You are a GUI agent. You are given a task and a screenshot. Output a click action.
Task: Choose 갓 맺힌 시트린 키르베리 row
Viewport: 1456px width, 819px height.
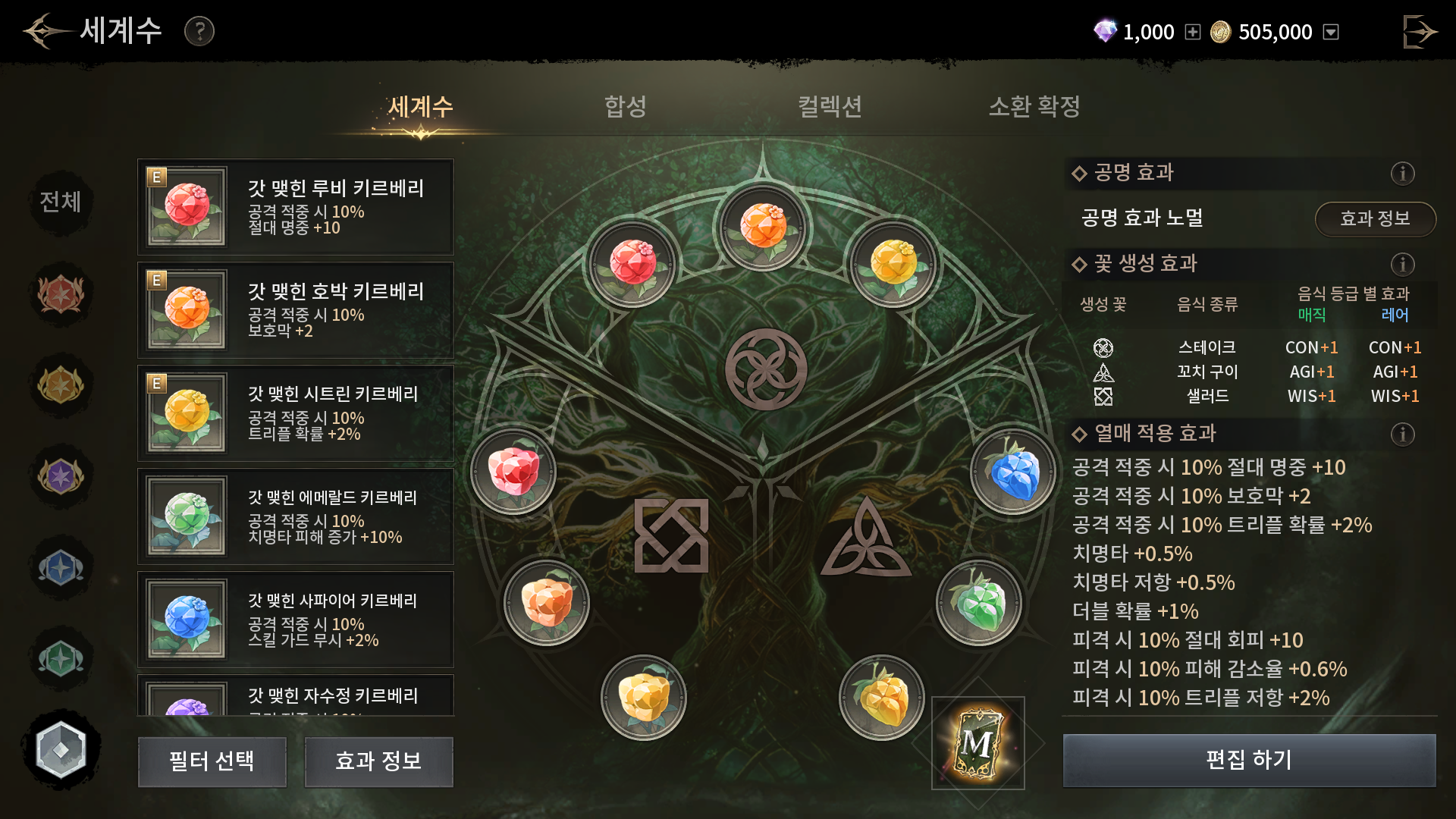pyautogui.click(x=296, y=413)
